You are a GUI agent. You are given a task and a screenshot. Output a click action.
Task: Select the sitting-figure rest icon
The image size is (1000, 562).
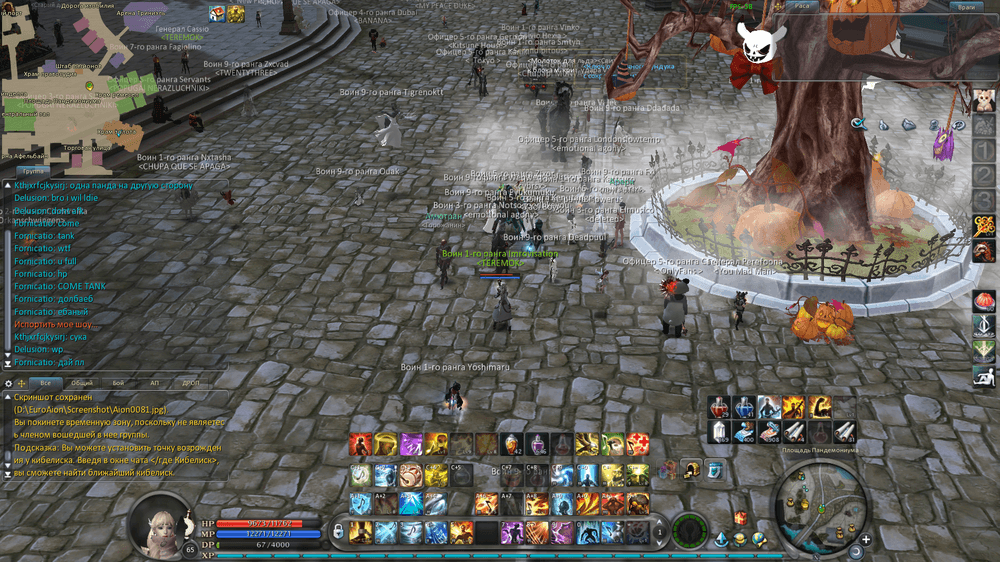click(983, 375)
